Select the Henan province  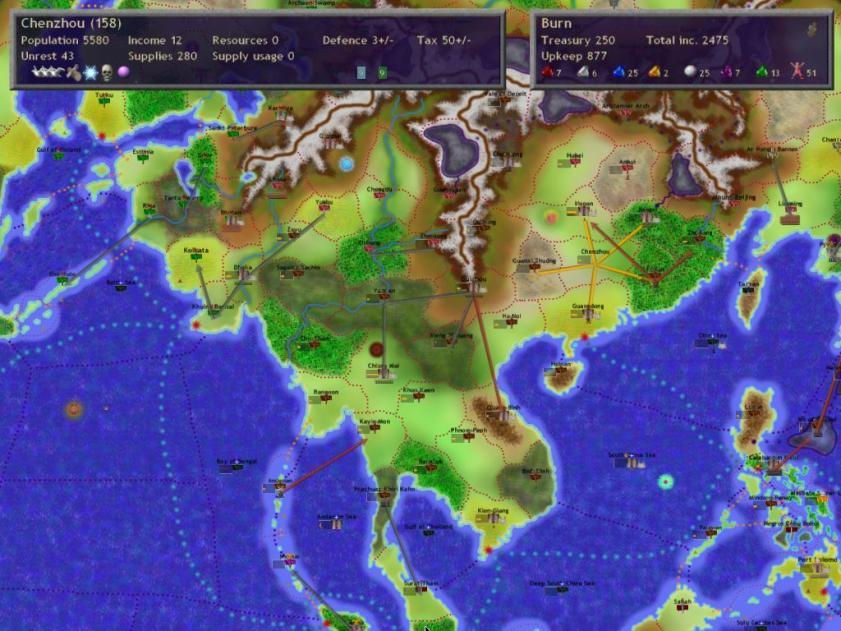pyautogui.click(x=584, y=208)
